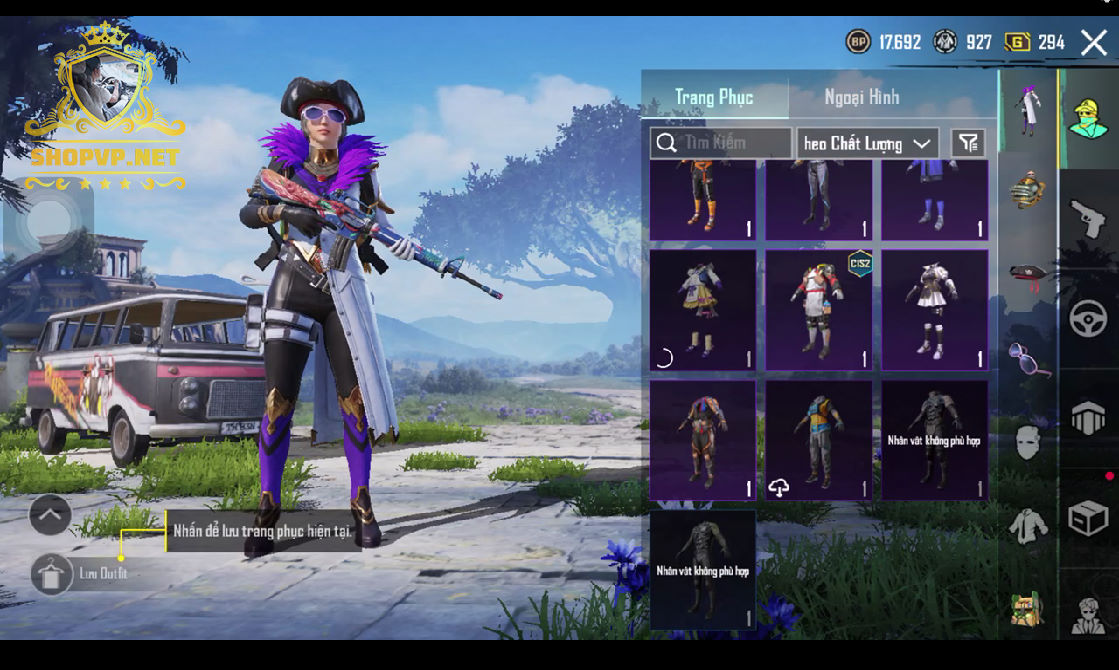Show the white jacket subcategory
The height and width of the screenshot is (670, 1119).
[1027, 525]
